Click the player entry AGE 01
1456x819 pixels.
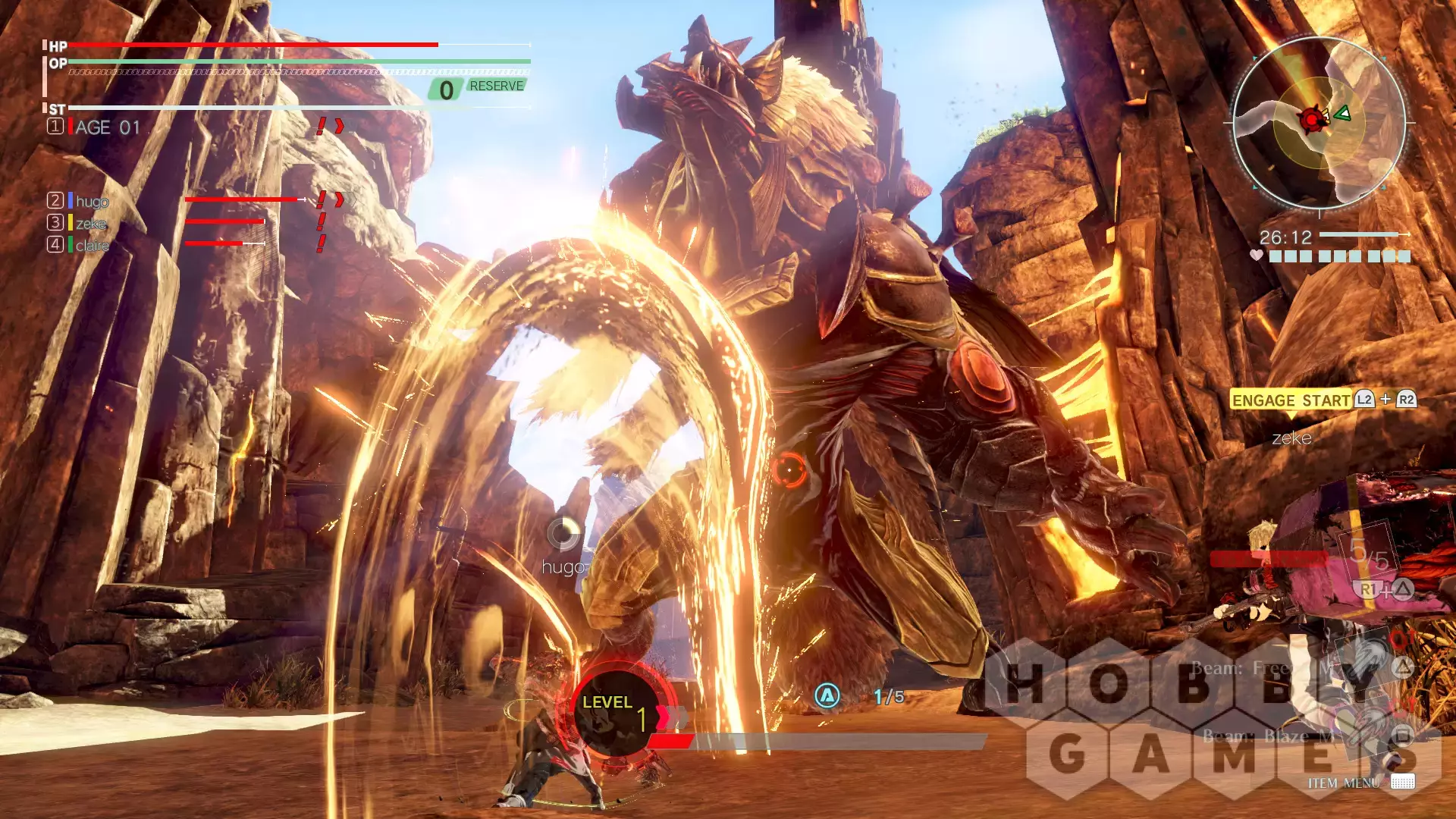point(107,127)
